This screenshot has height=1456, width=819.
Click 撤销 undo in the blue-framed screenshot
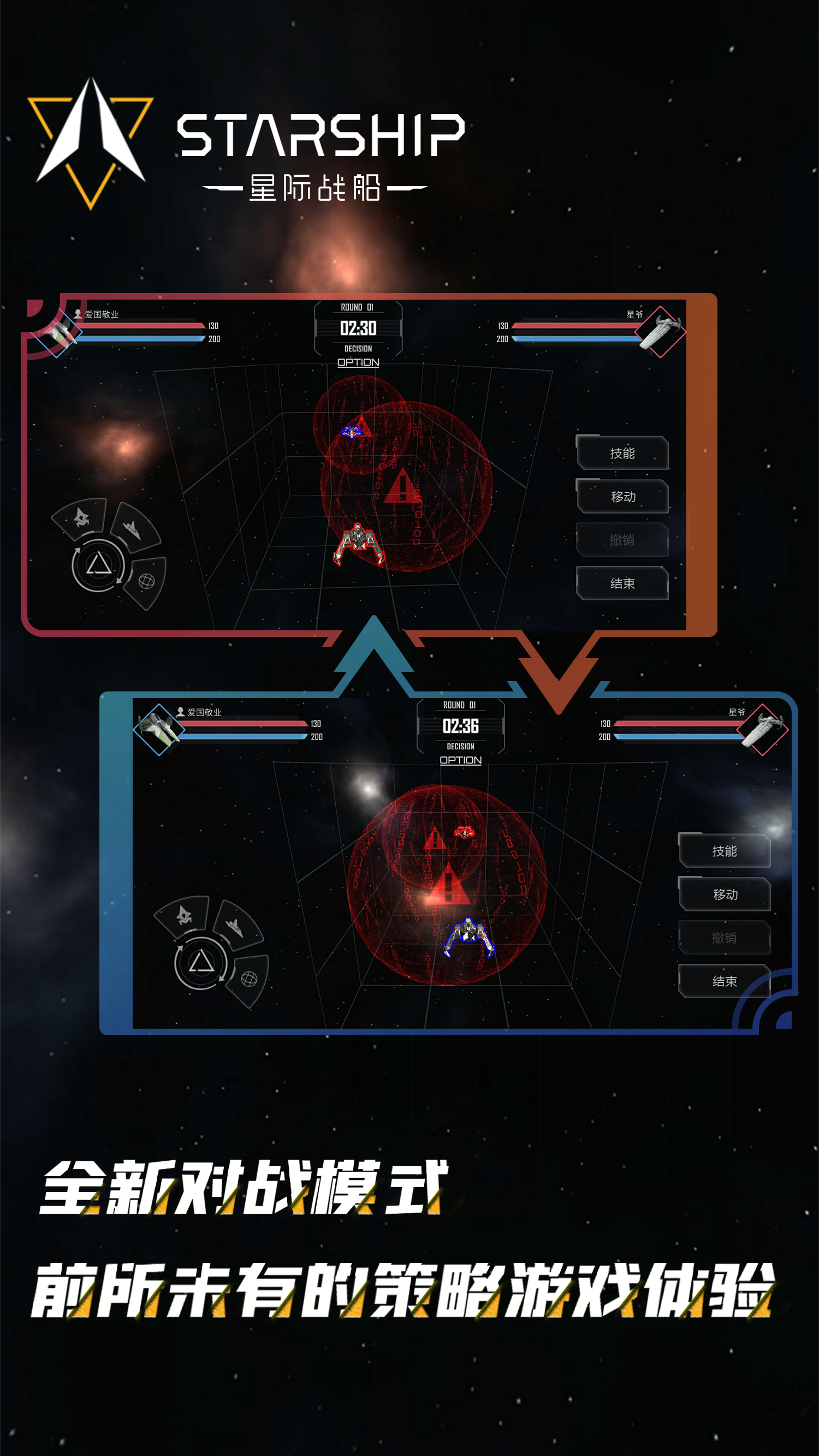pos(725,938)
